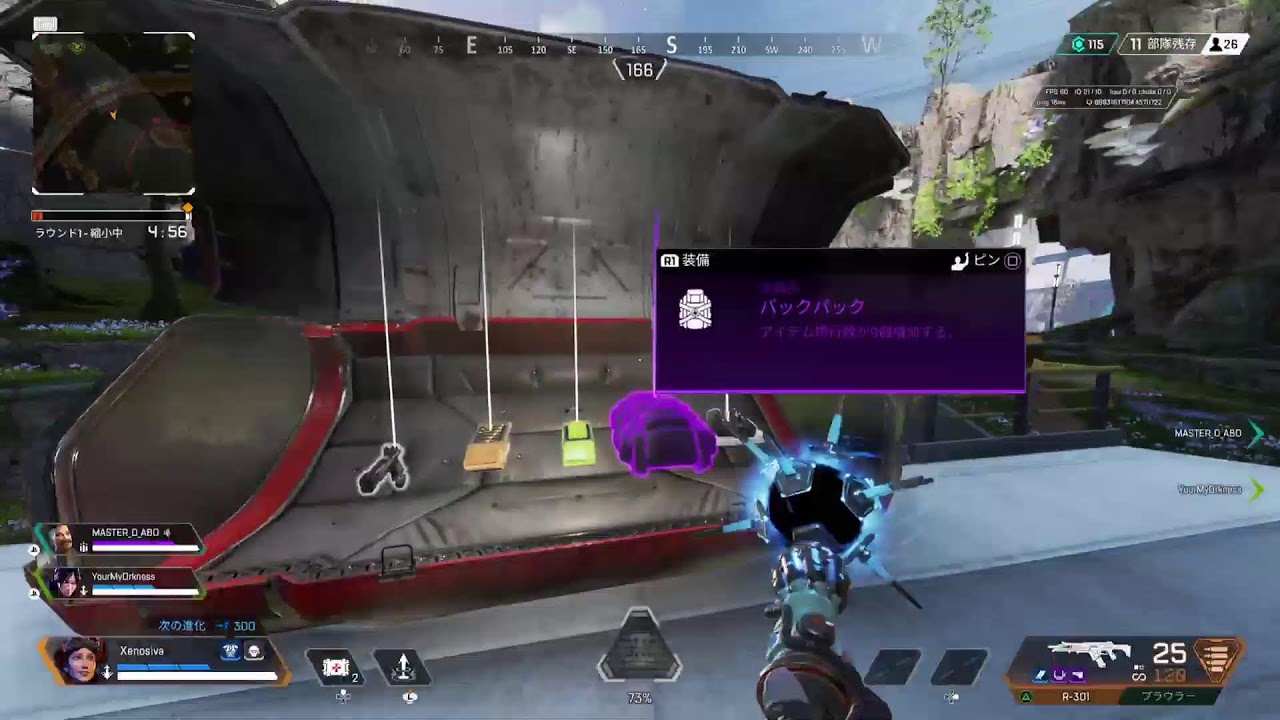
Task: Open the minimap
Action: [113, 113]
